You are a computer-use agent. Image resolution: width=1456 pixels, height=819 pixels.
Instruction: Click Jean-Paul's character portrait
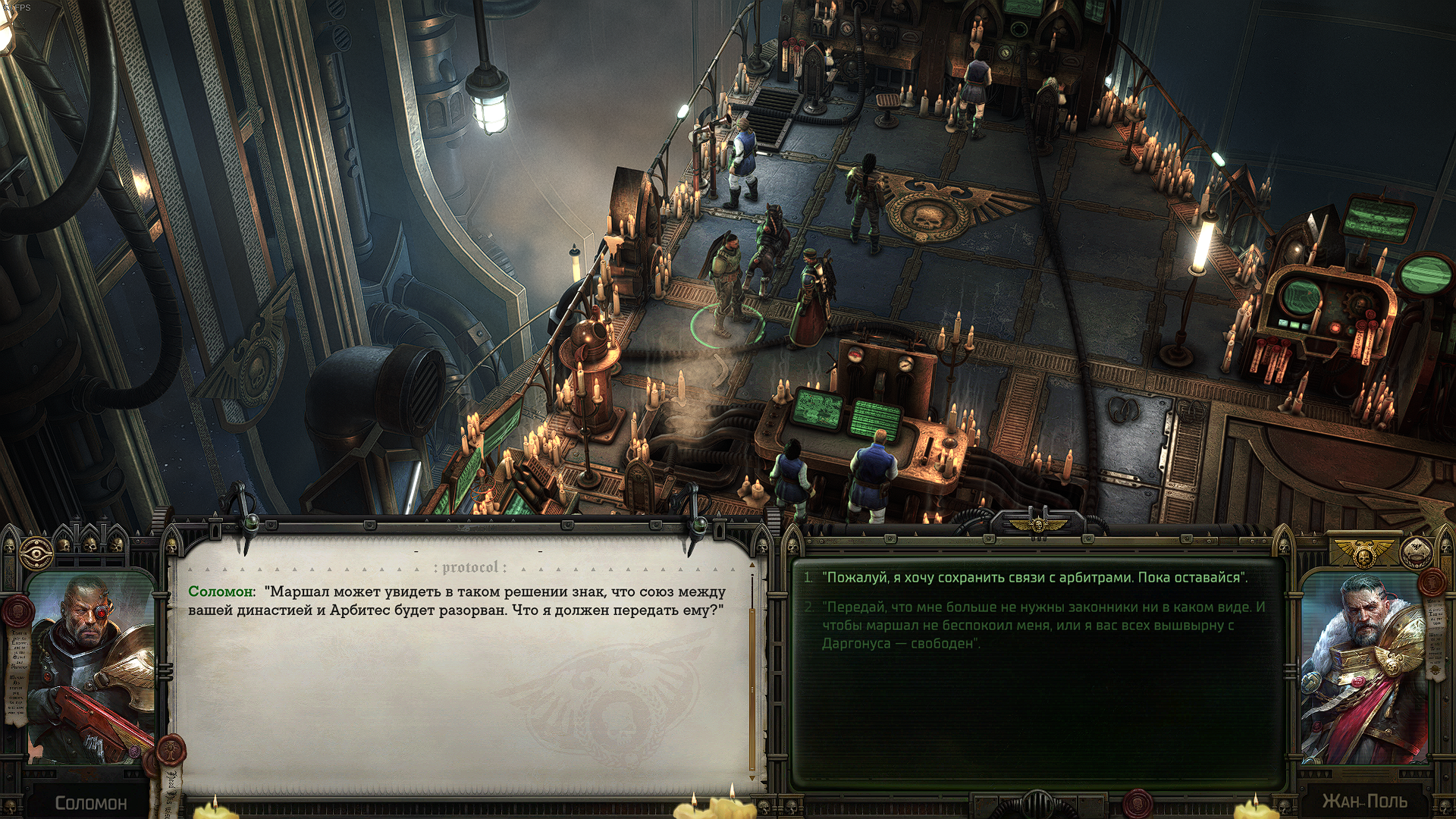coord(1363,669)
